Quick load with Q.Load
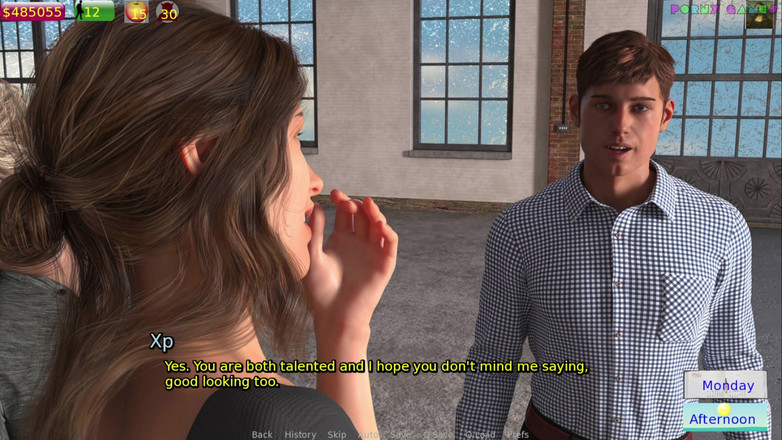Screen dimensions: 782x440 pyautogui.click(x=480, y=434)
